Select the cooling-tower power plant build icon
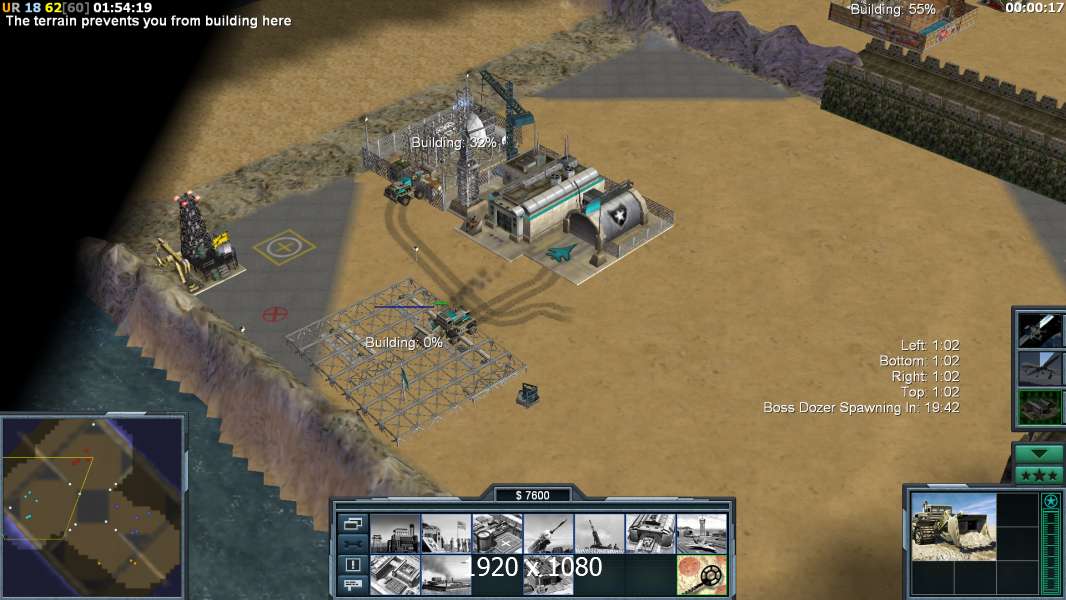1066x600 pixels. 395,534
